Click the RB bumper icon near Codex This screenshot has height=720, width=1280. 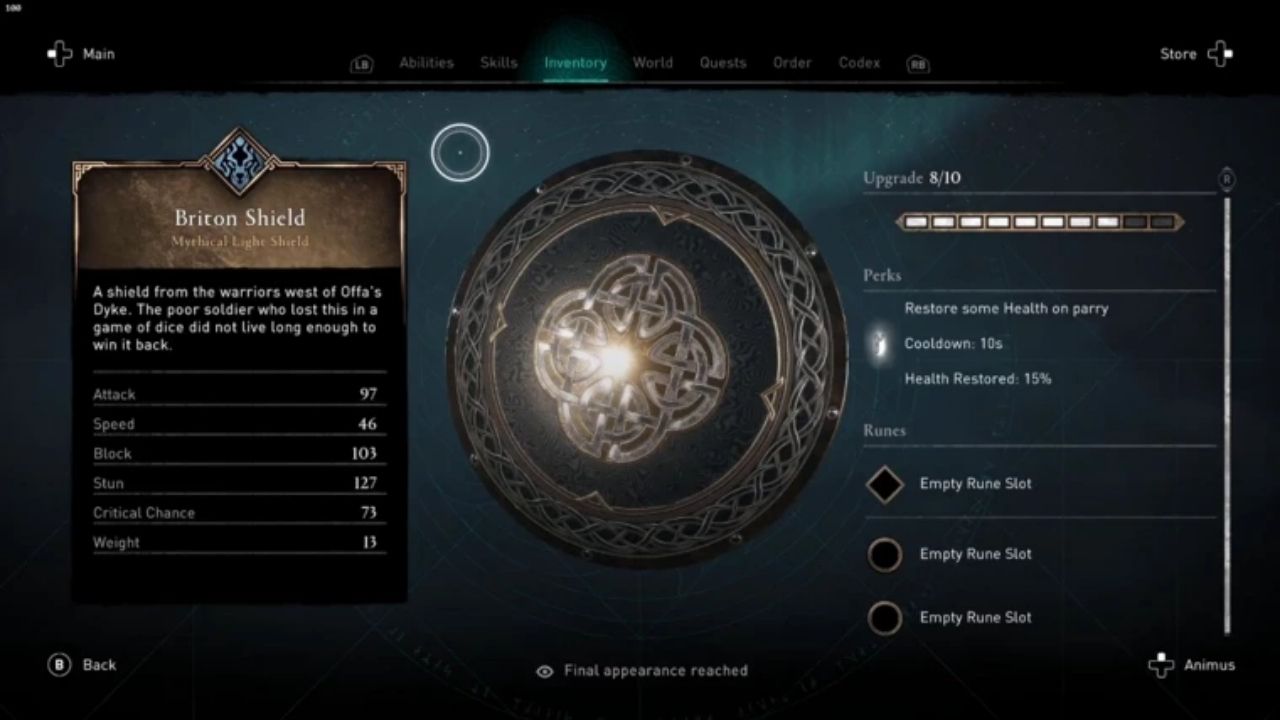(x=917, y=64)
